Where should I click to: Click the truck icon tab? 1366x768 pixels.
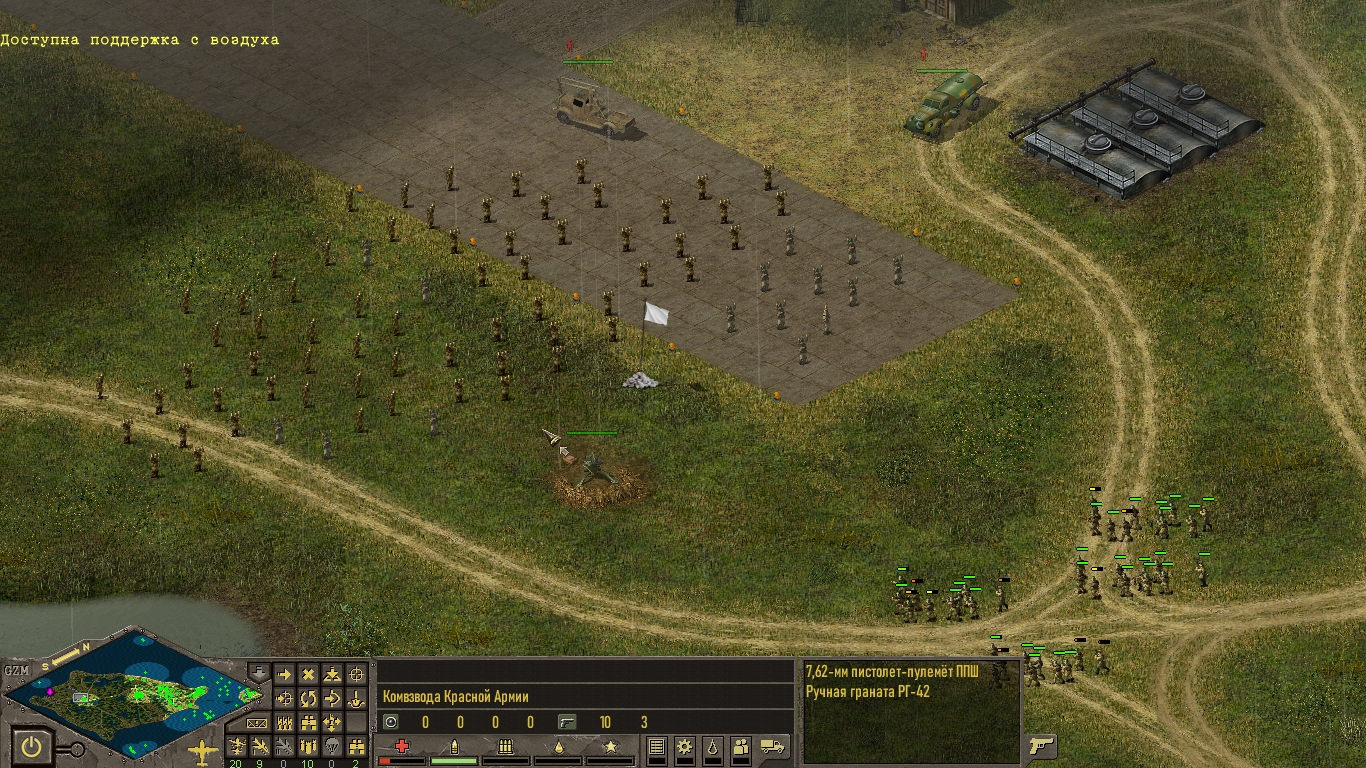pyautogui.click(x=773, y=746)
